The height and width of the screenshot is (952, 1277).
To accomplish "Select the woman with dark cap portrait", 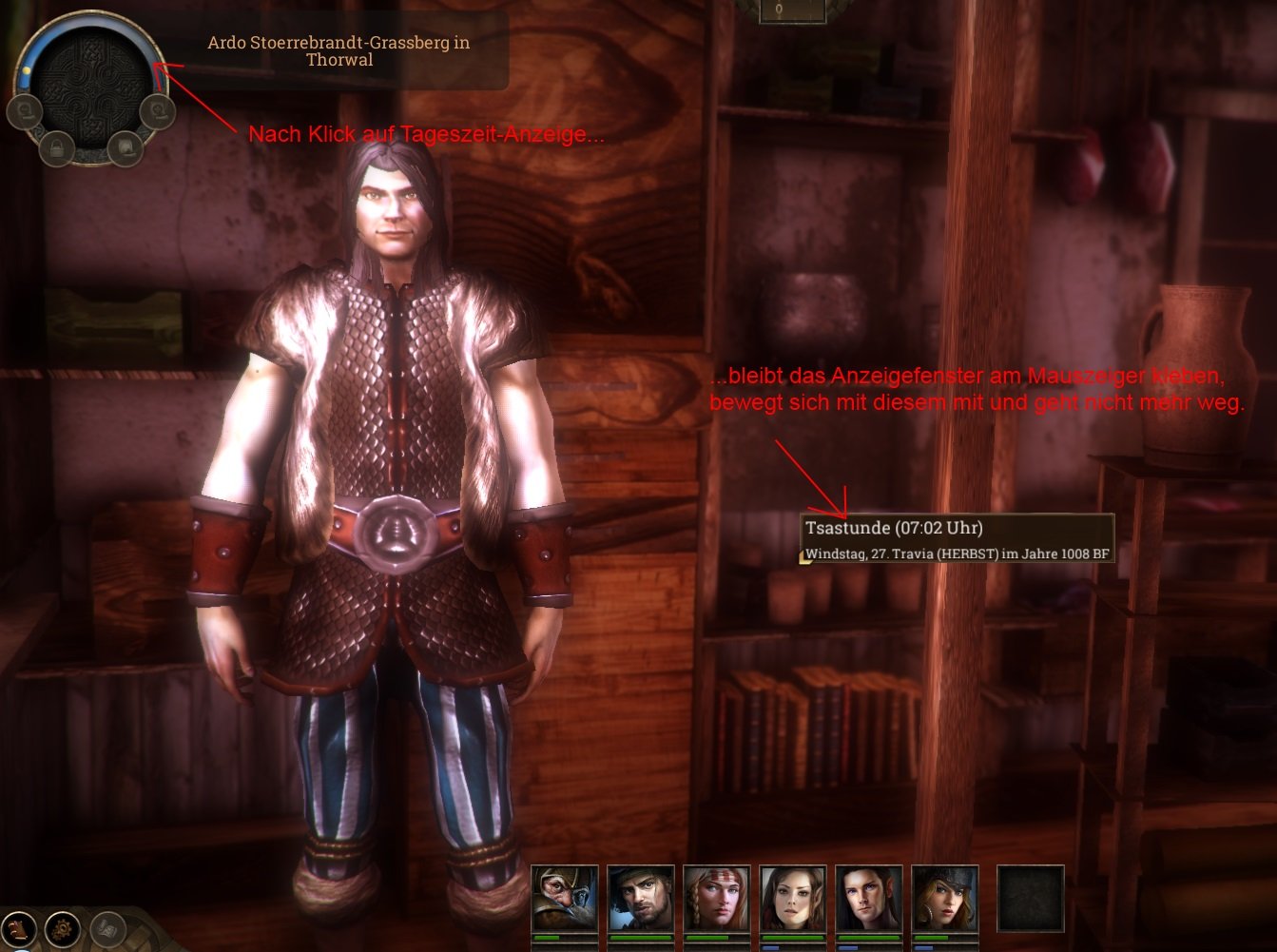I will tap(945, 899).
